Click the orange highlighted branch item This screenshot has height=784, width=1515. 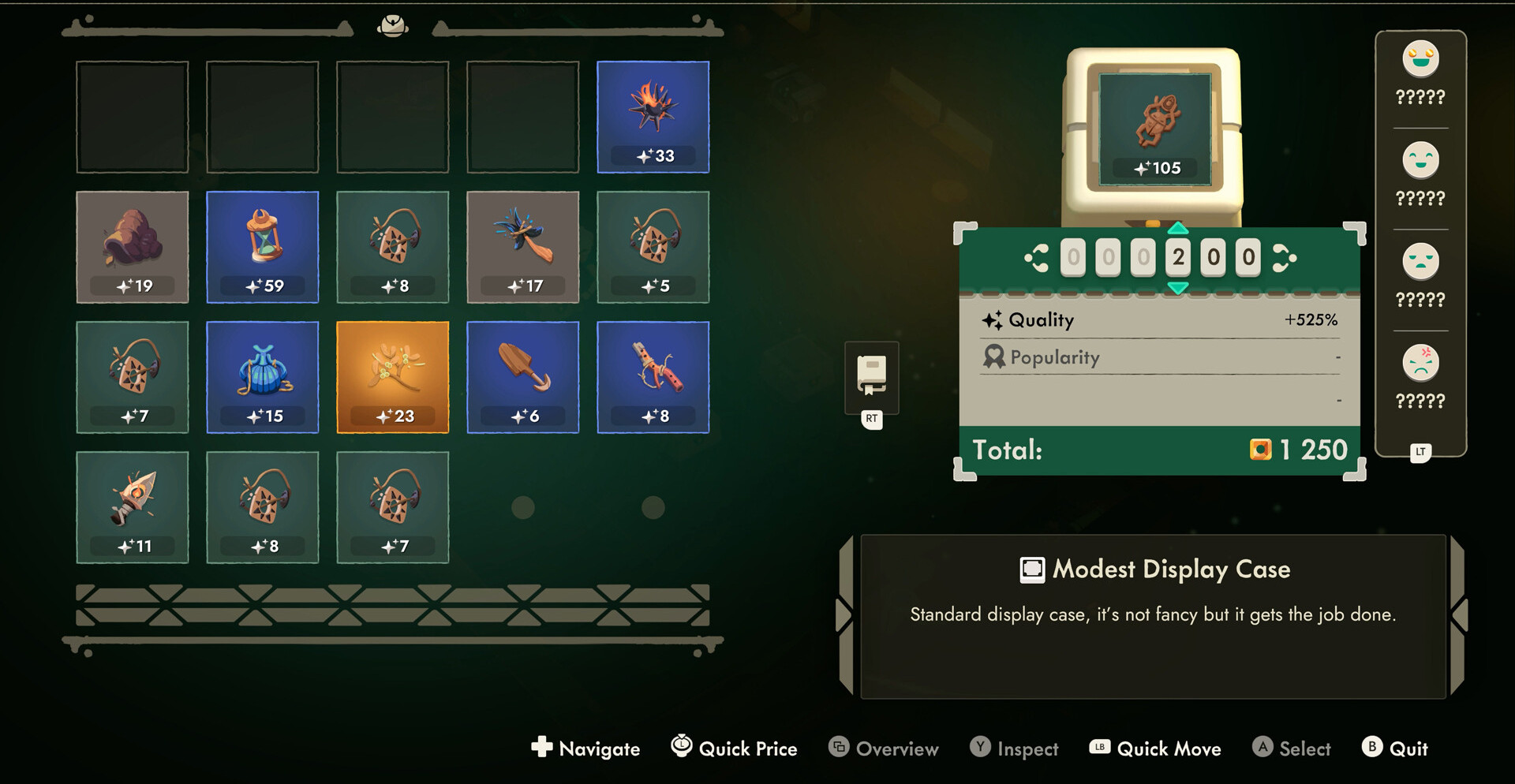point(392,377)
